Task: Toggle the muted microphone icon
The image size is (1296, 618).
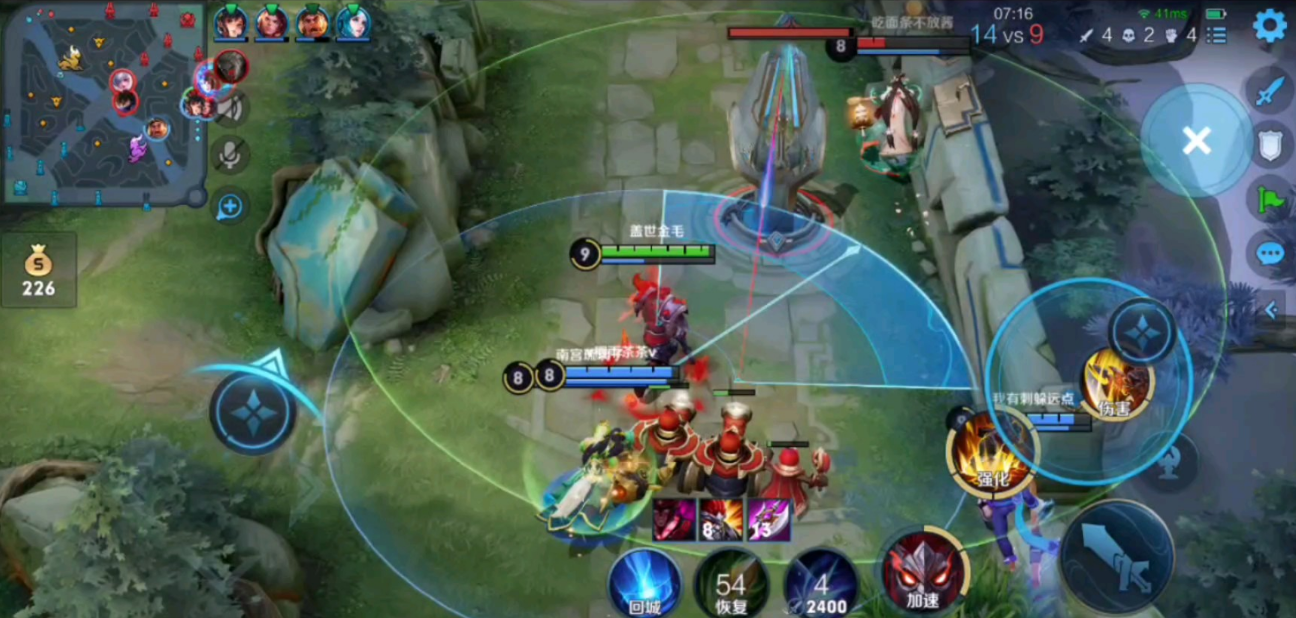Action: pos(230,155)
